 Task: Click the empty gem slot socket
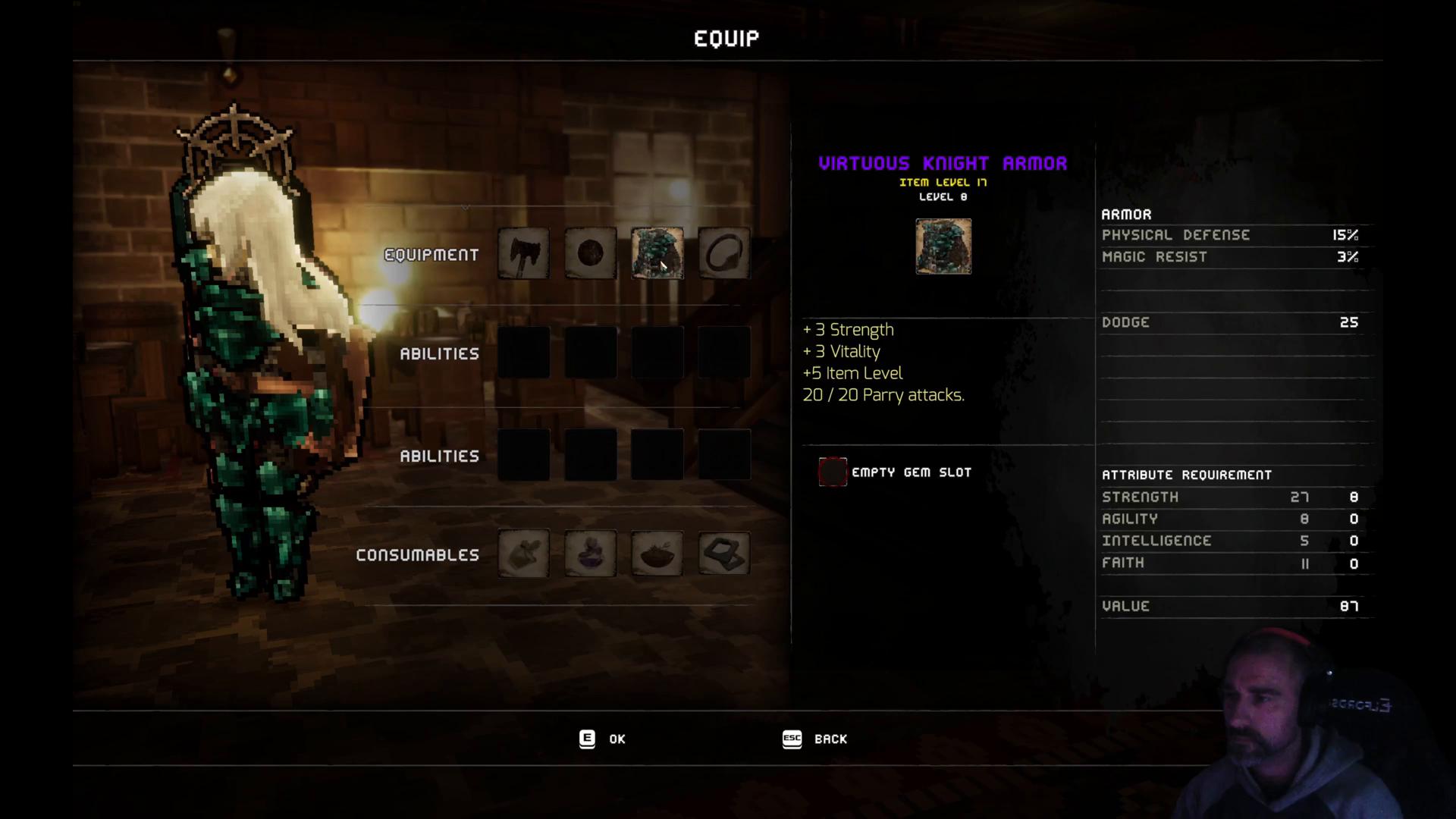point(832,472)
